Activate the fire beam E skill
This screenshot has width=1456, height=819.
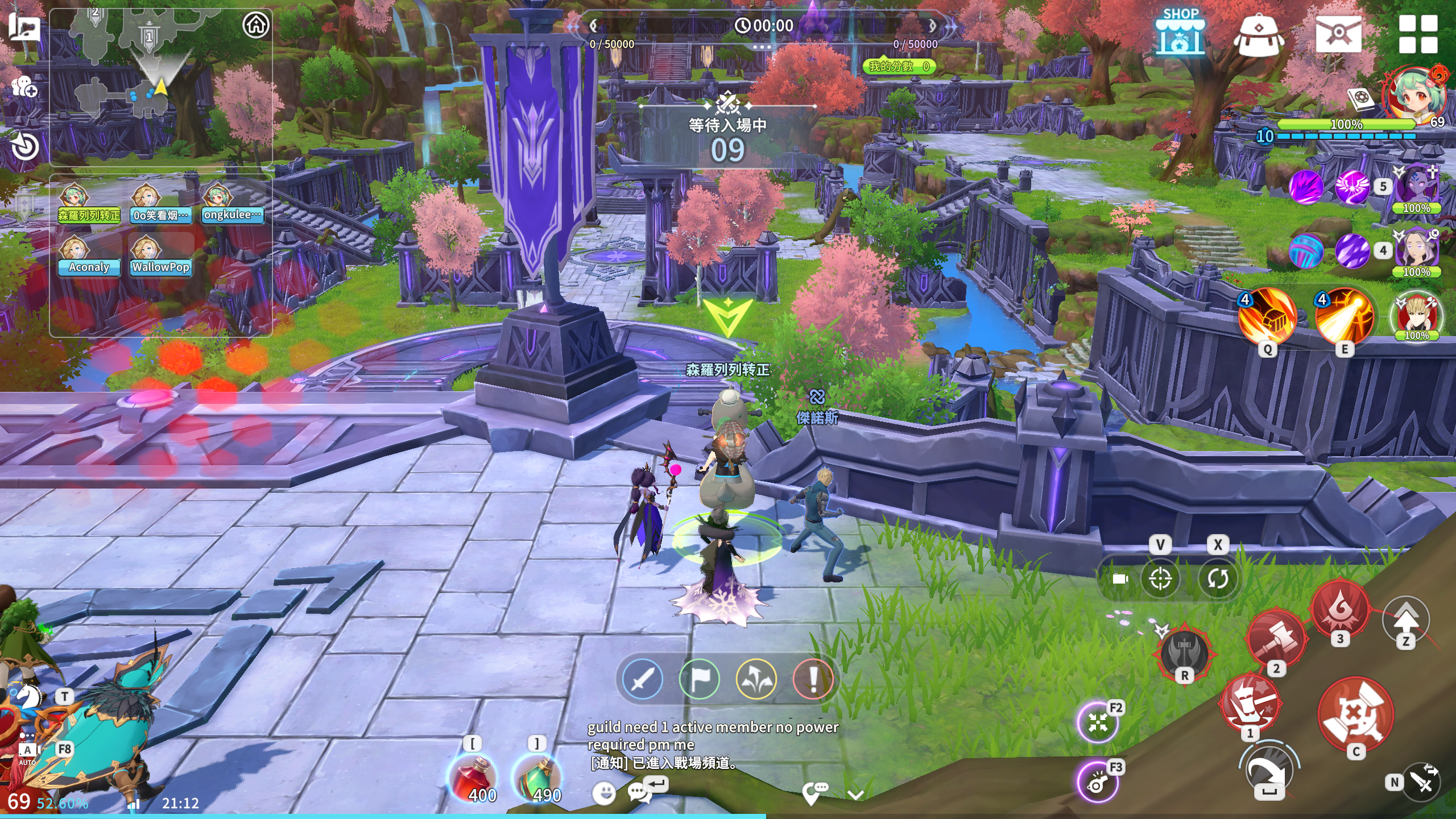pos(1345,316)
